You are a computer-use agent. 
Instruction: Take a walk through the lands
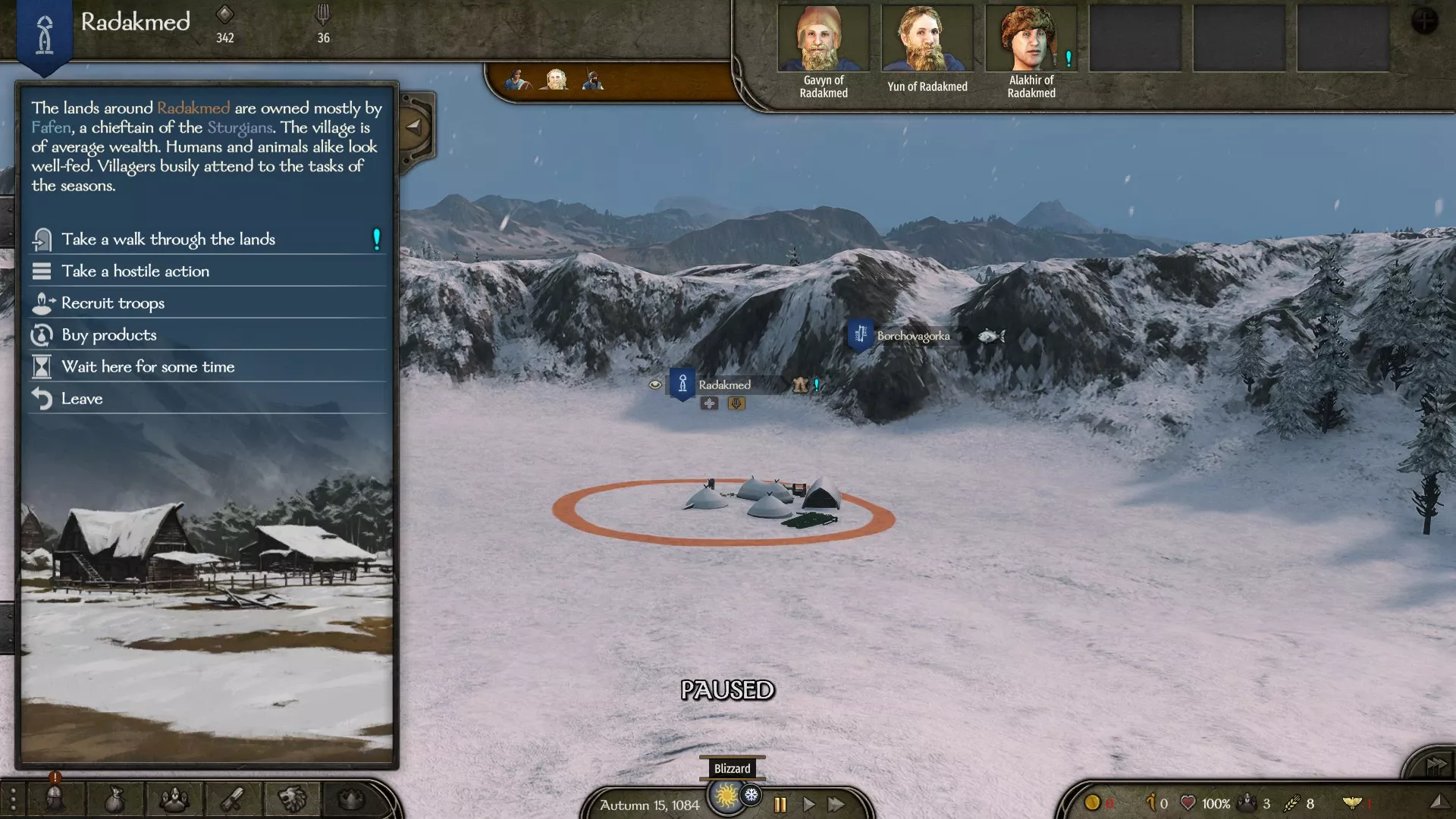point(168,240)
